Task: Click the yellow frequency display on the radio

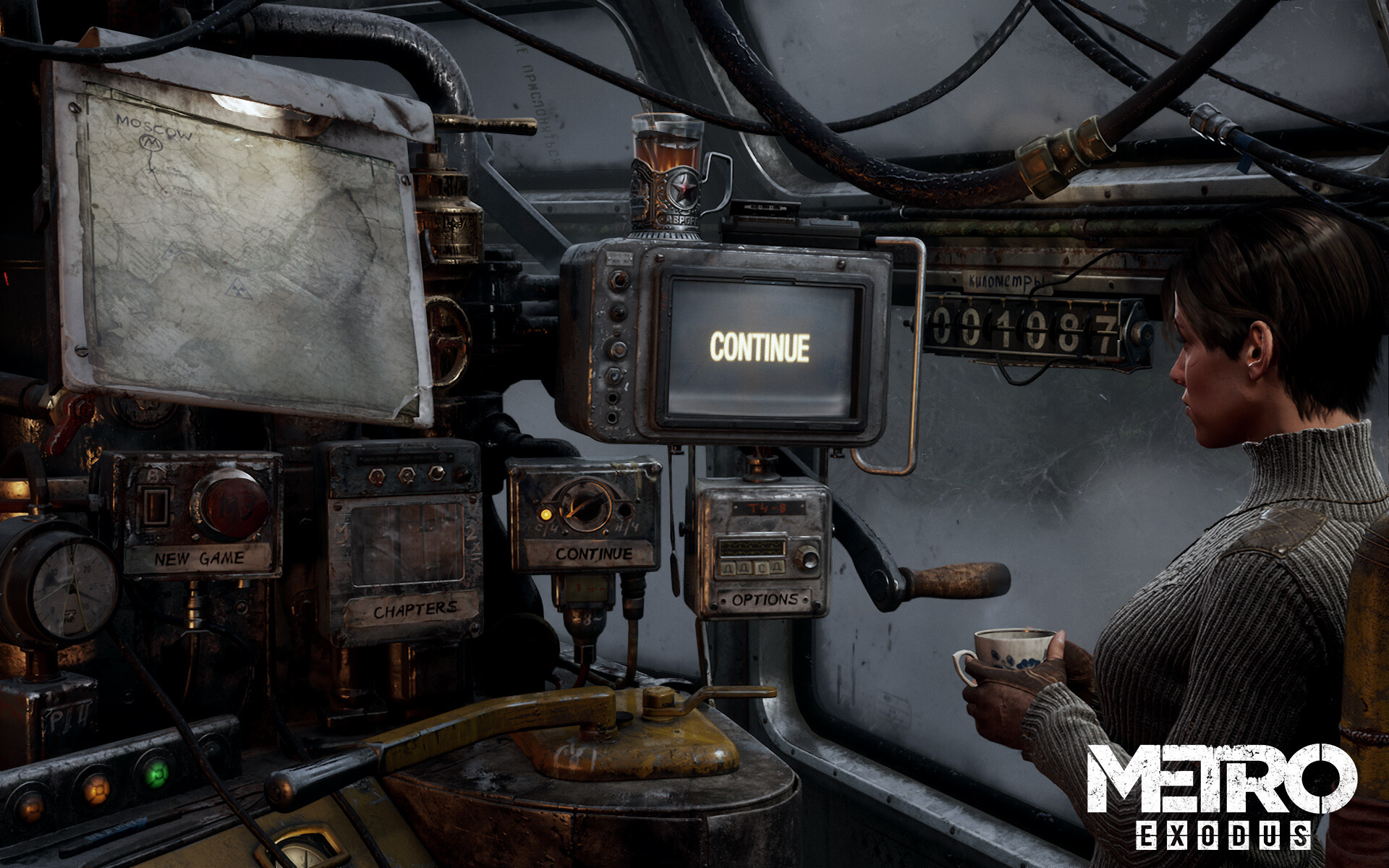Action: [752, 548]
